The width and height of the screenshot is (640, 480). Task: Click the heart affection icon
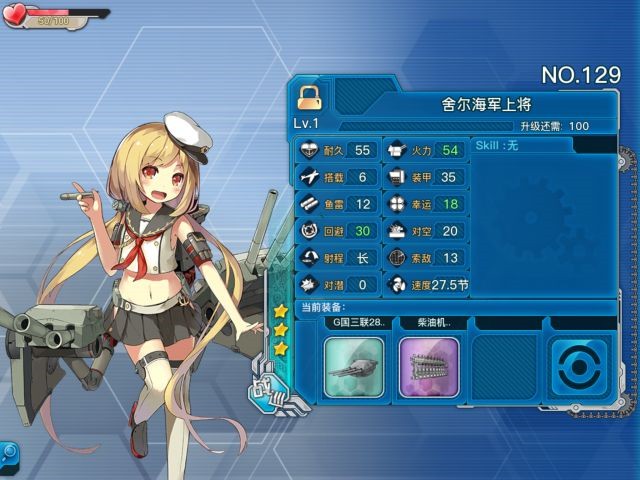click(x=18, y=15)
